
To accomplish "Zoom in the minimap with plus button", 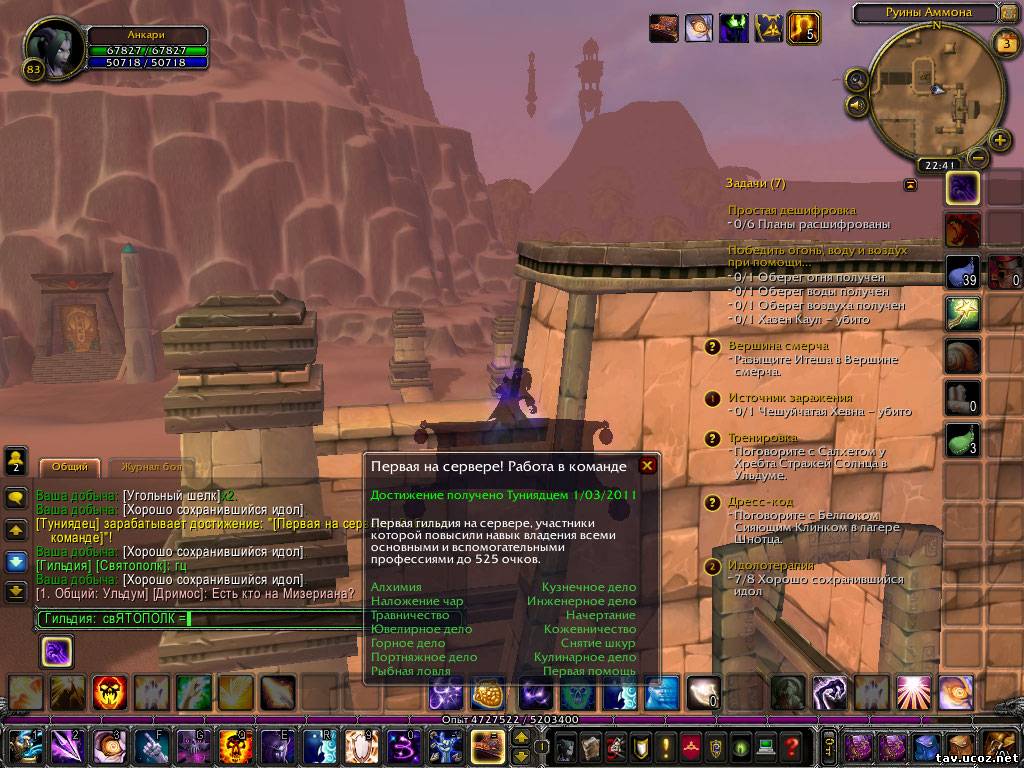I will coord(998,140).
